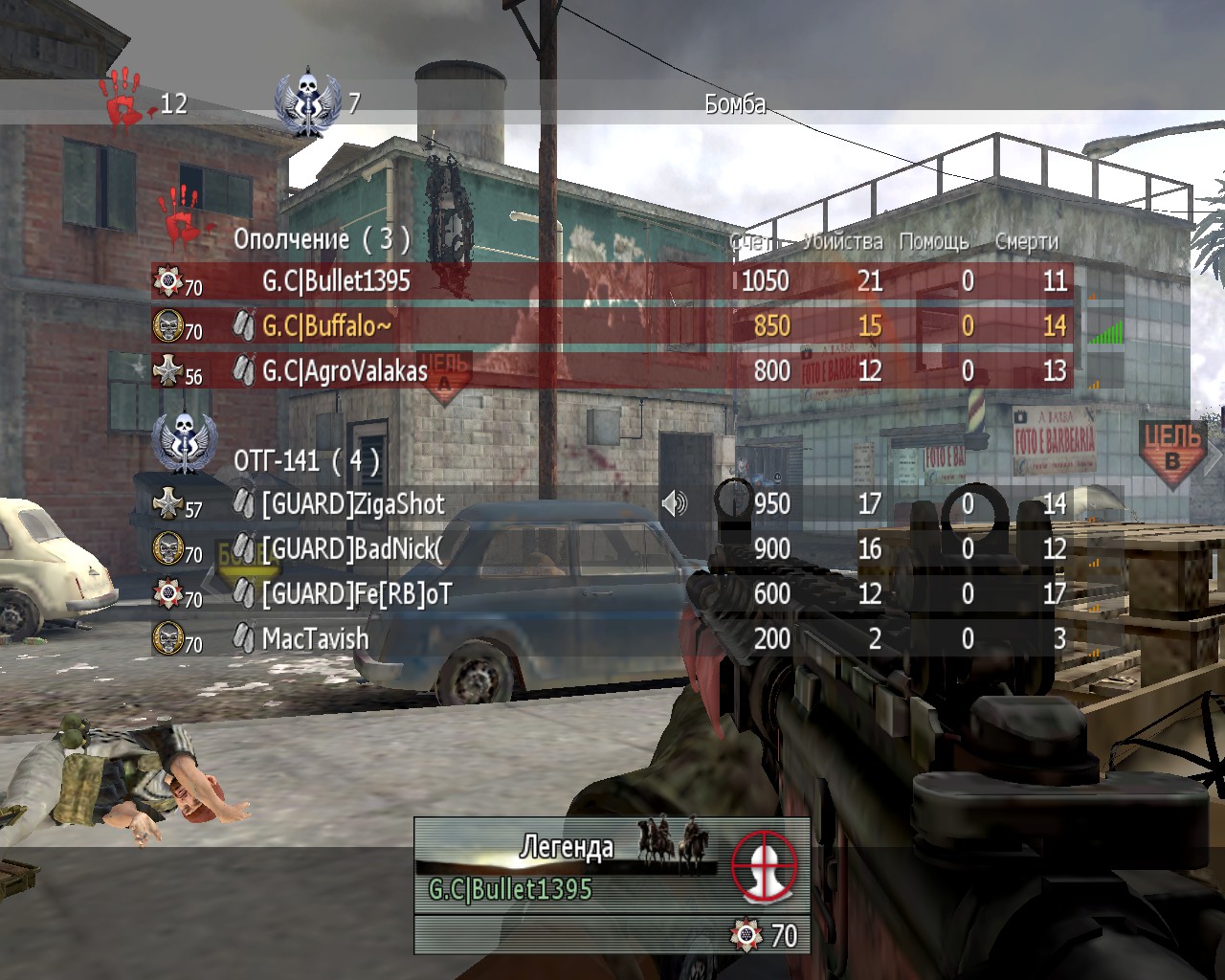Click the crosshair emblem on player card
The width and height of the screenshot is (1225, 980).
coord(765,864)
